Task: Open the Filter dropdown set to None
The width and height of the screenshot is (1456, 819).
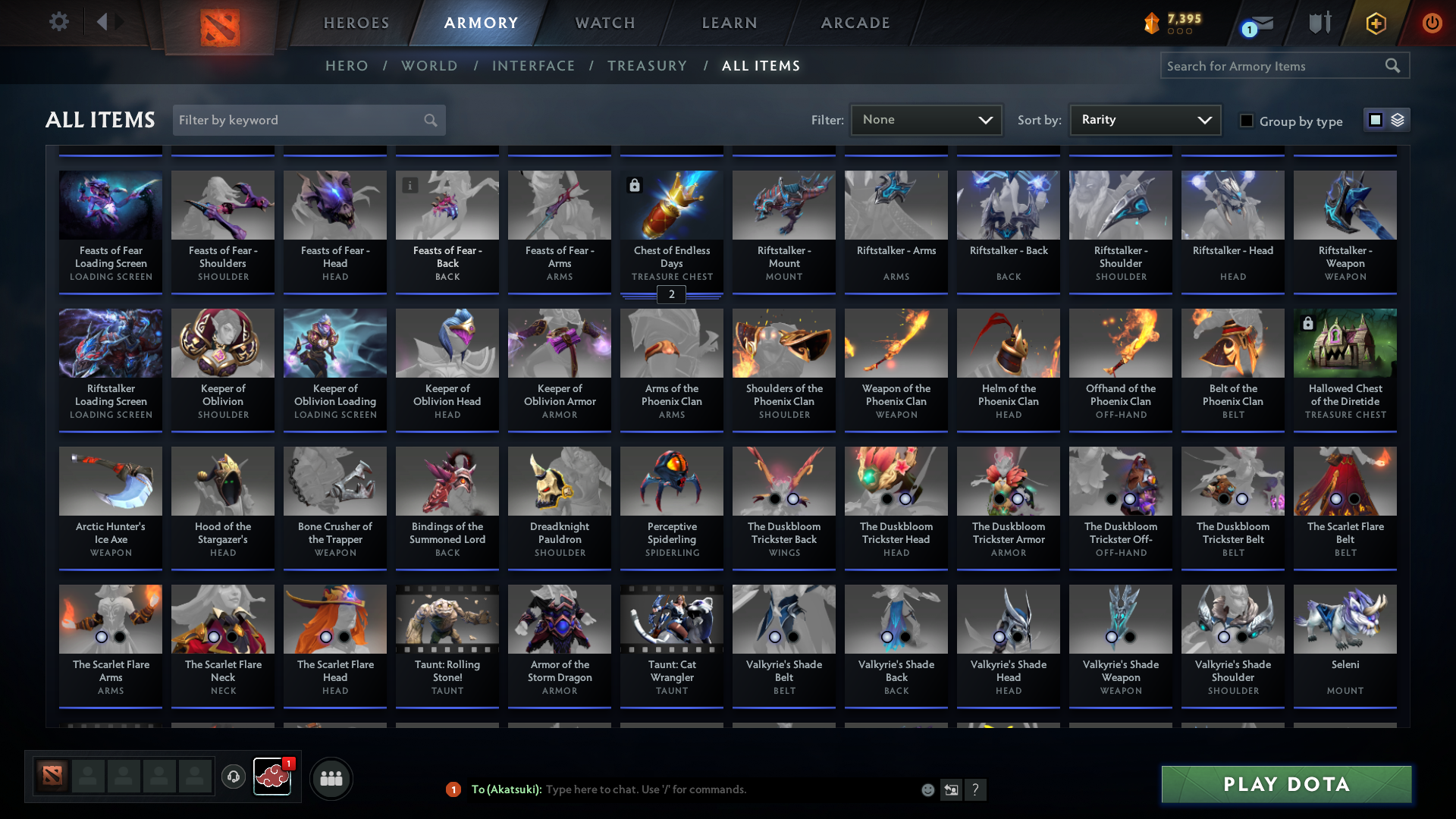Action: [925, 119]
